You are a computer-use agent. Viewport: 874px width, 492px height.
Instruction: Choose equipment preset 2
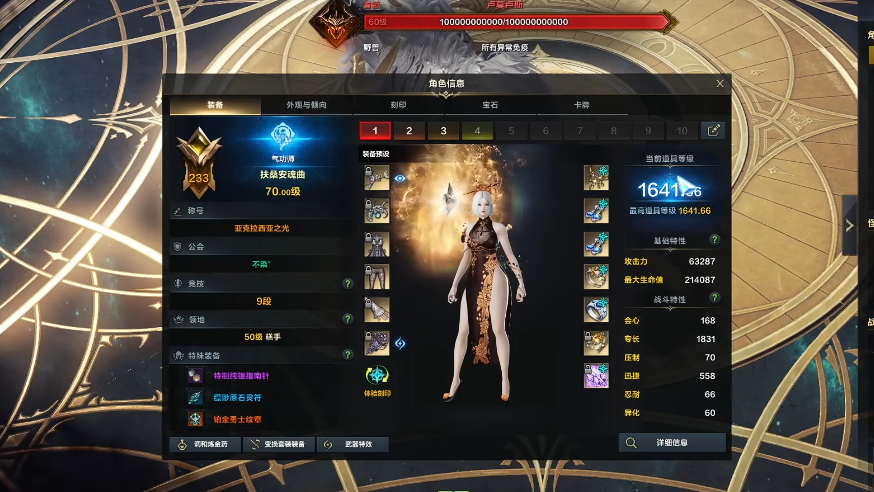[x=409, y=130]
